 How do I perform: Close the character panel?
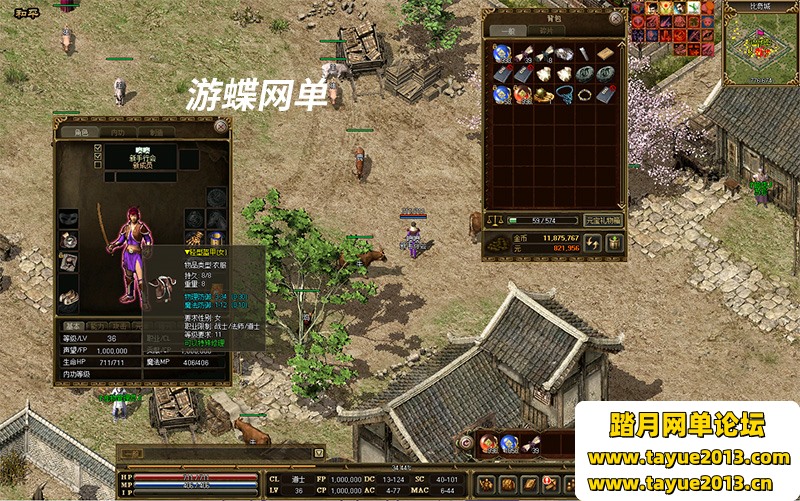[x=221, y=125]
